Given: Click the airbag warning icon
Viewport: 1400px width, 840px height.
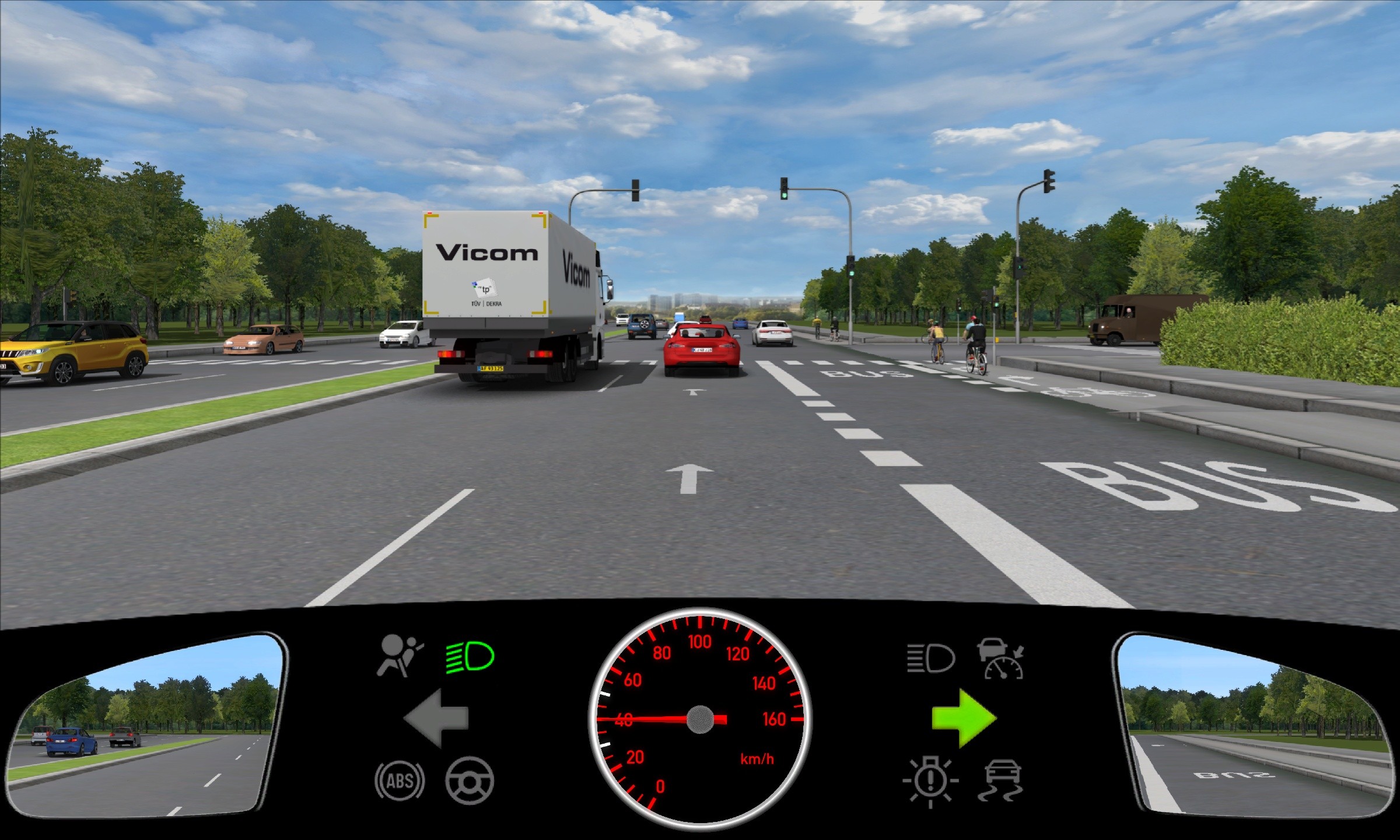Looking at the screenshot, I should coord(400,656).
